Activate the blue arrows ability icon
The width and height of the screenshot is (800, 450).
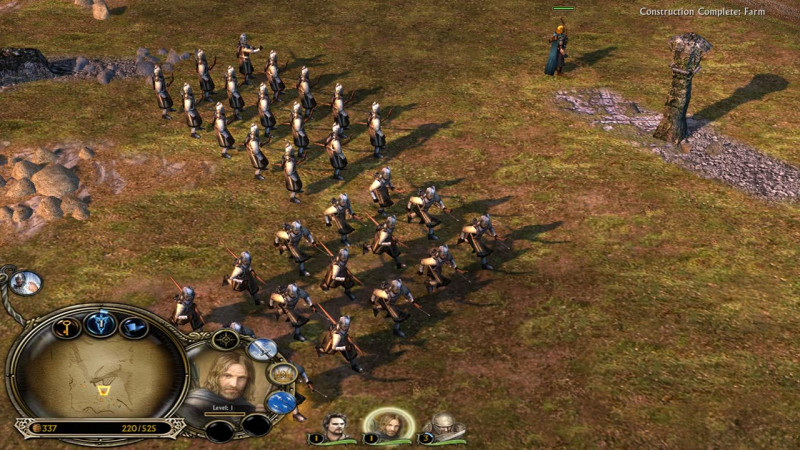[x=281, y=402]
